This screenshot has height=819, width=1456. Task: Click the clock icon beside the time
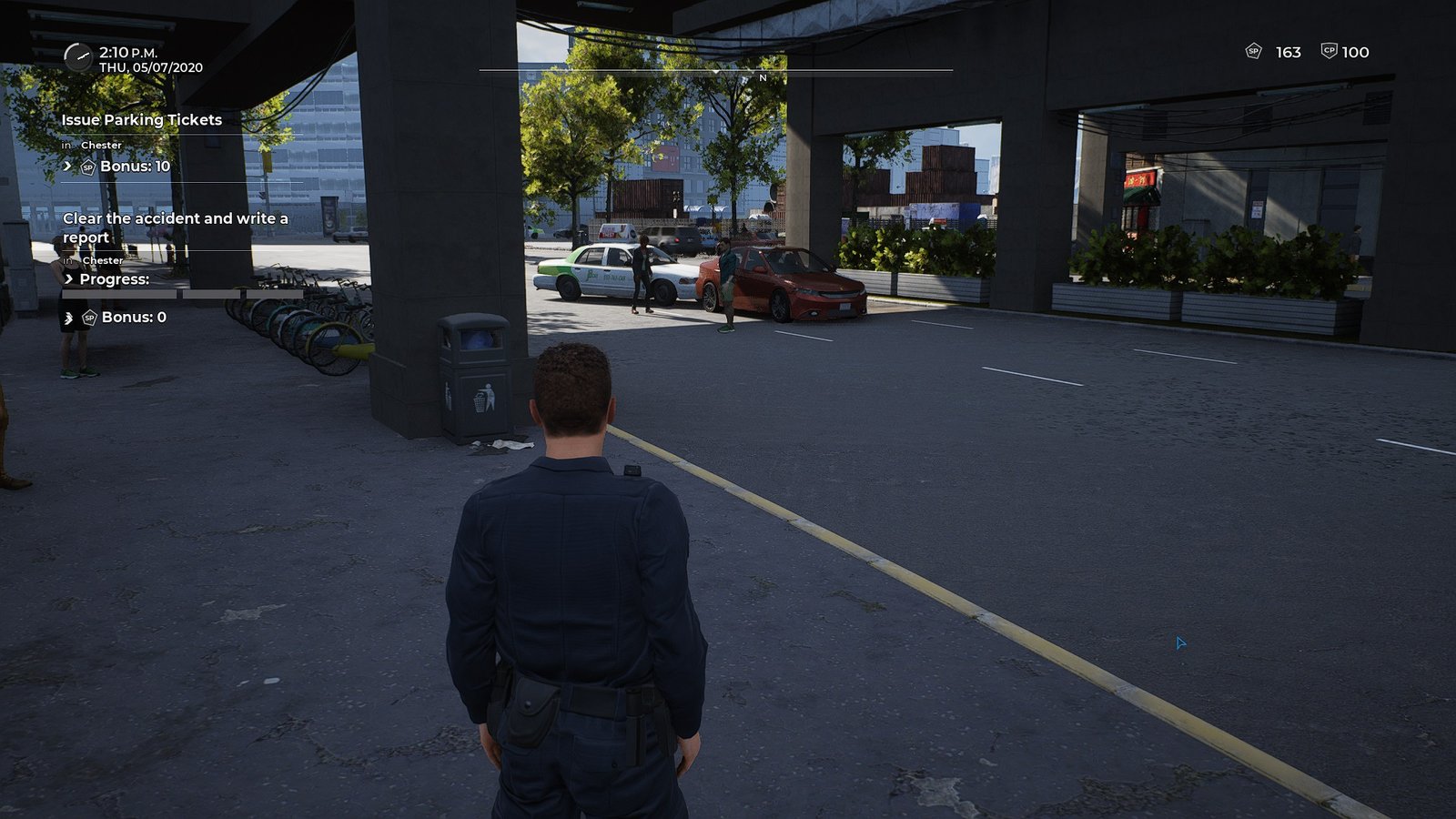[78, 57]
